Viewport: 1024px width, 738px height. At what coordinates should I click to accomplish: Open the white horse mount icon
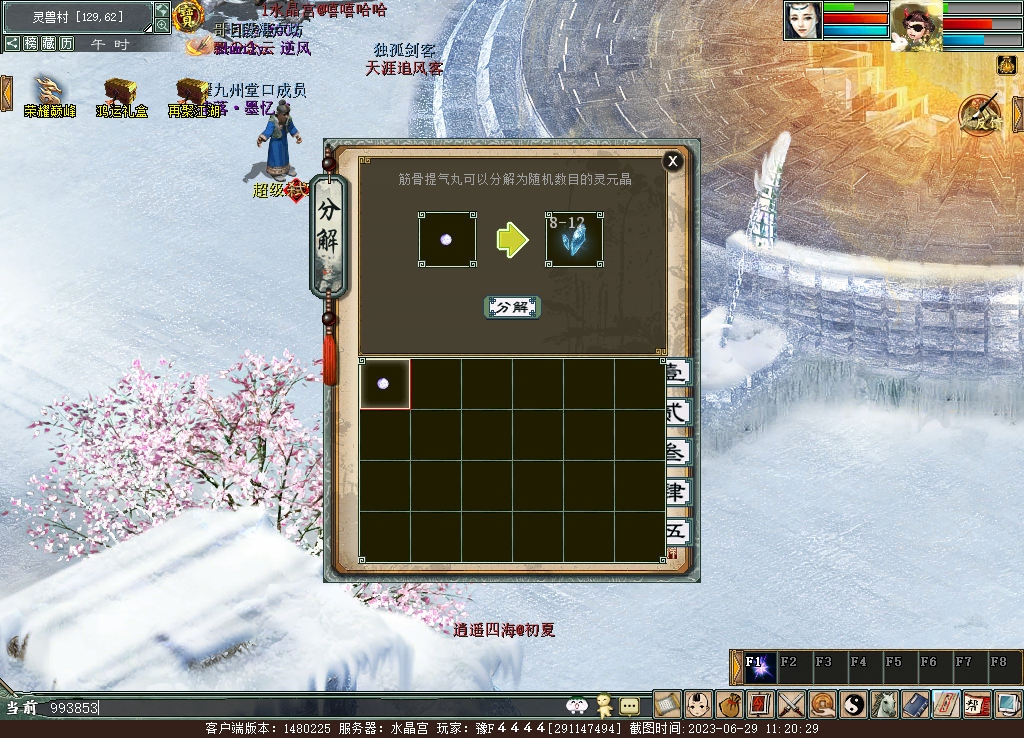(x=884, y=704)
